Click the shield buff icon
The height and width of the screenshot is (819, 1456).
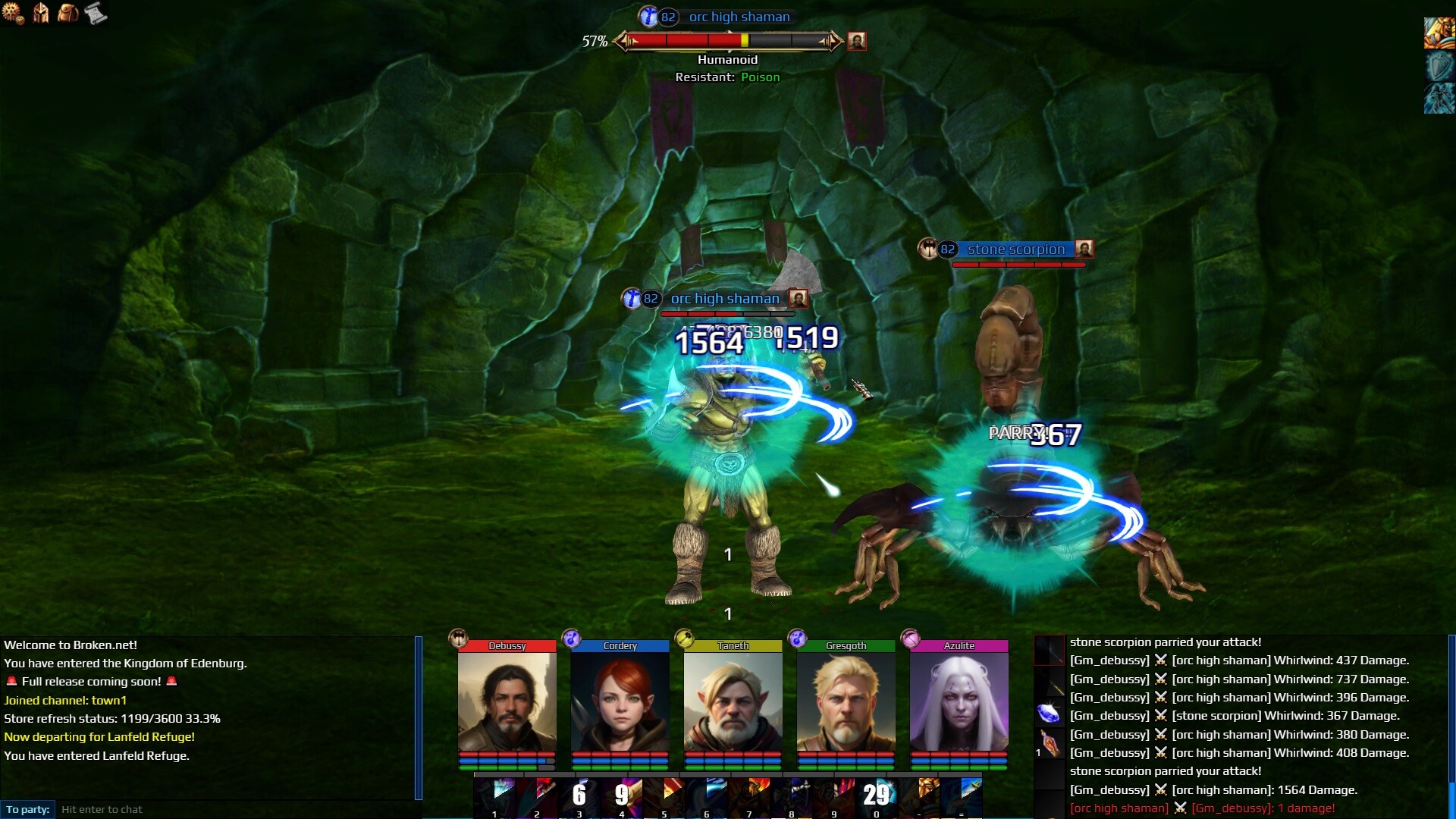[1439, 67]
